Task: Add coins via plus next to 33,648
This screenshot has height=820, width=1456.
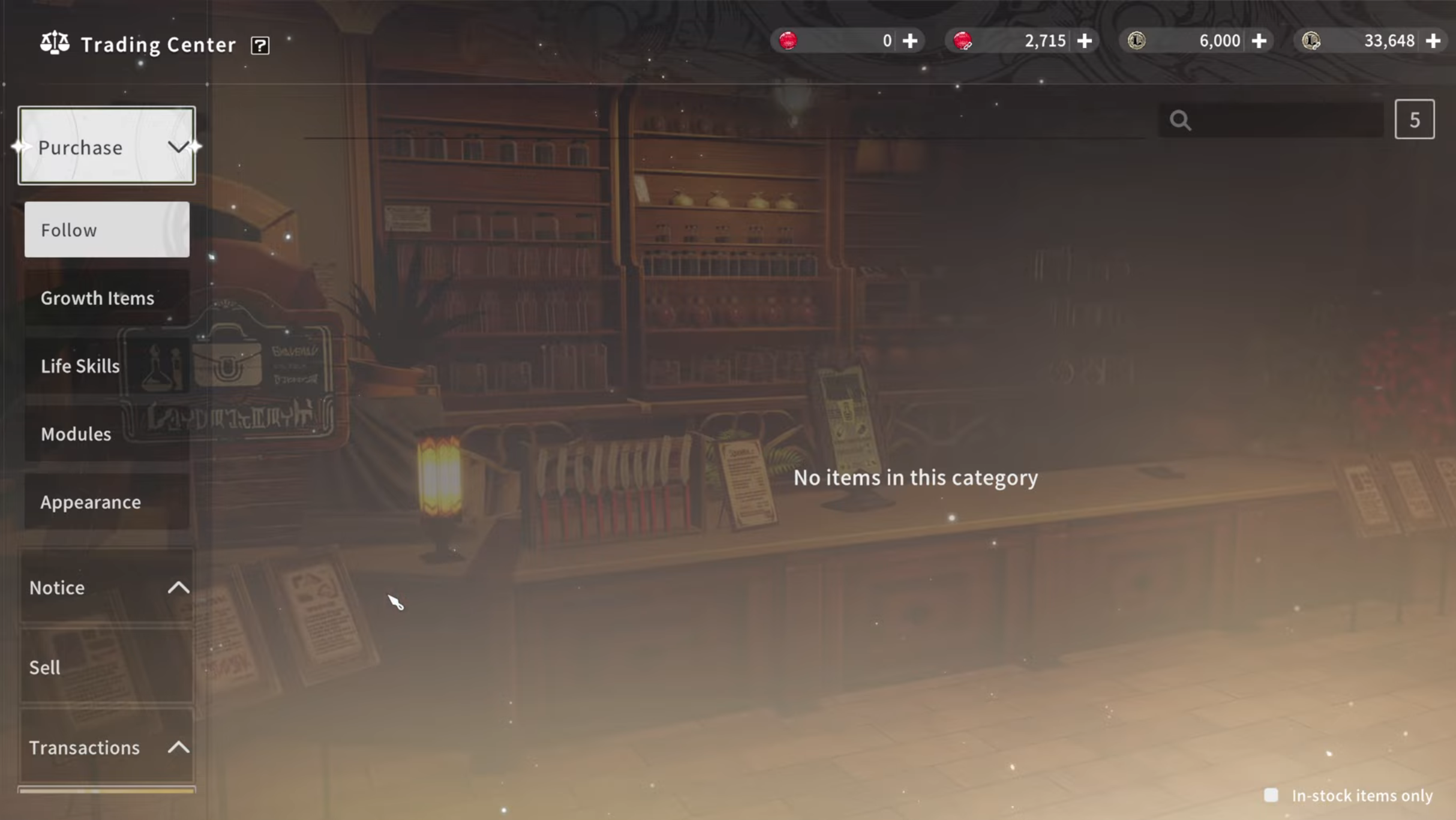Action: click(x=1433, y=41)
